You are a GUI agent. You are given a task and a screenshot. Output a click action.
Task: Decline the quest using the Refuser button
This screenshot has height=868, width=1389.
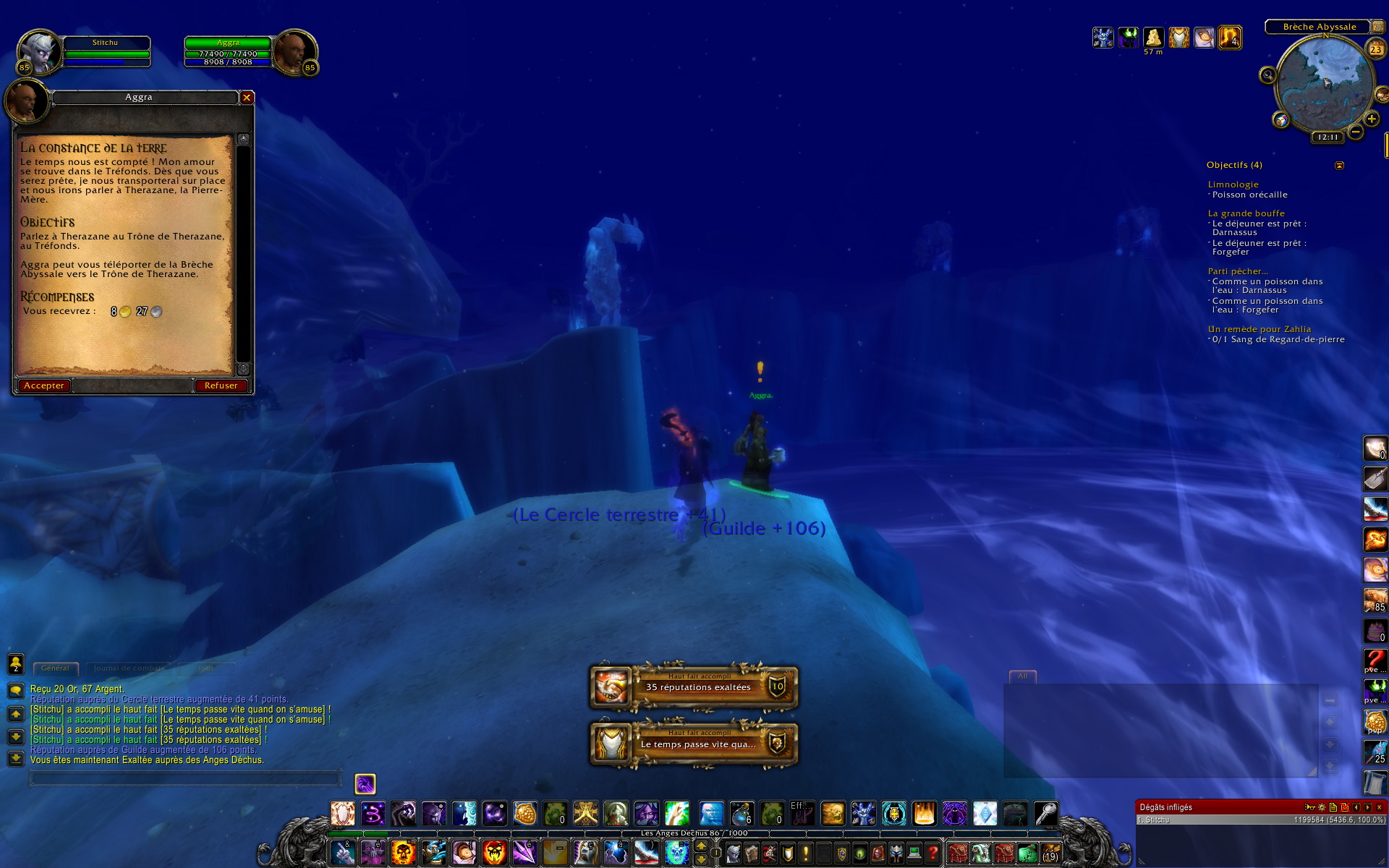tap(221, 386)
